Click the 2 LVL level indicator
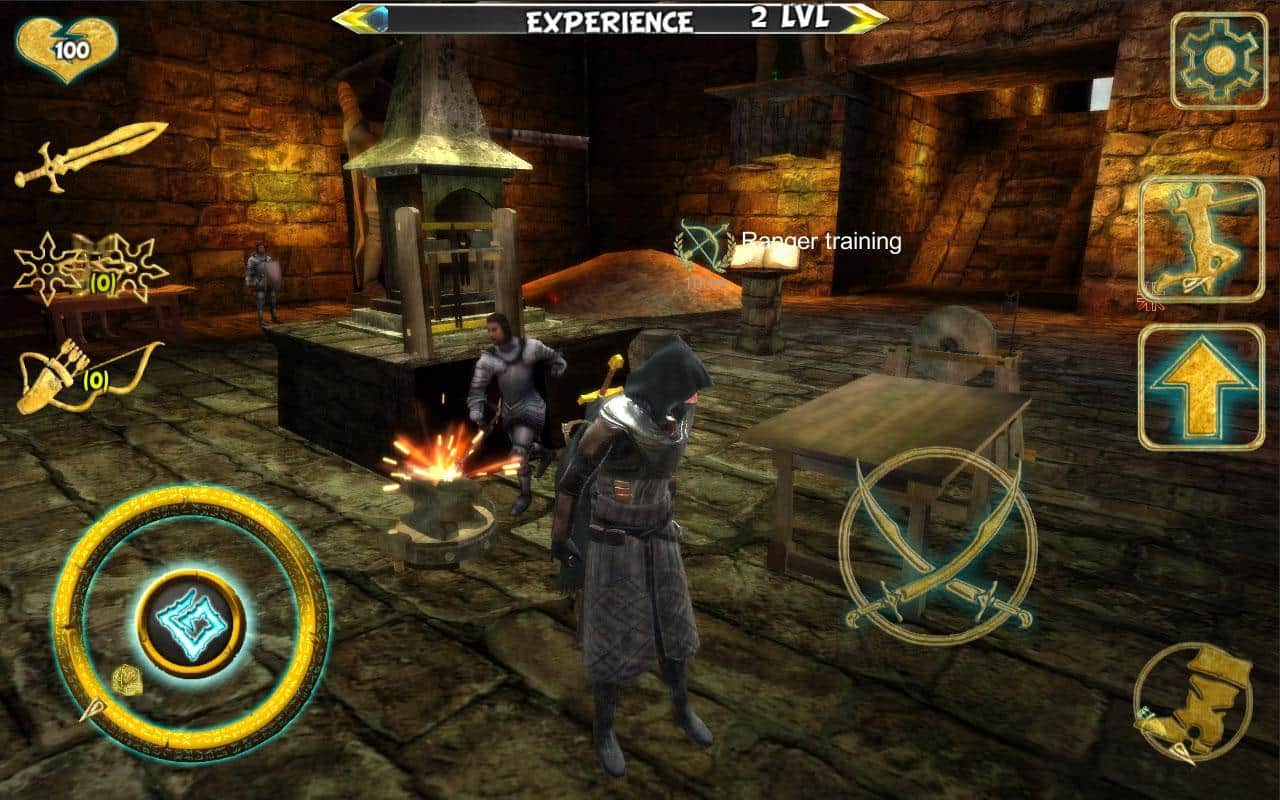The width and height of the screenshot is (1280, 800). point(788,15)
